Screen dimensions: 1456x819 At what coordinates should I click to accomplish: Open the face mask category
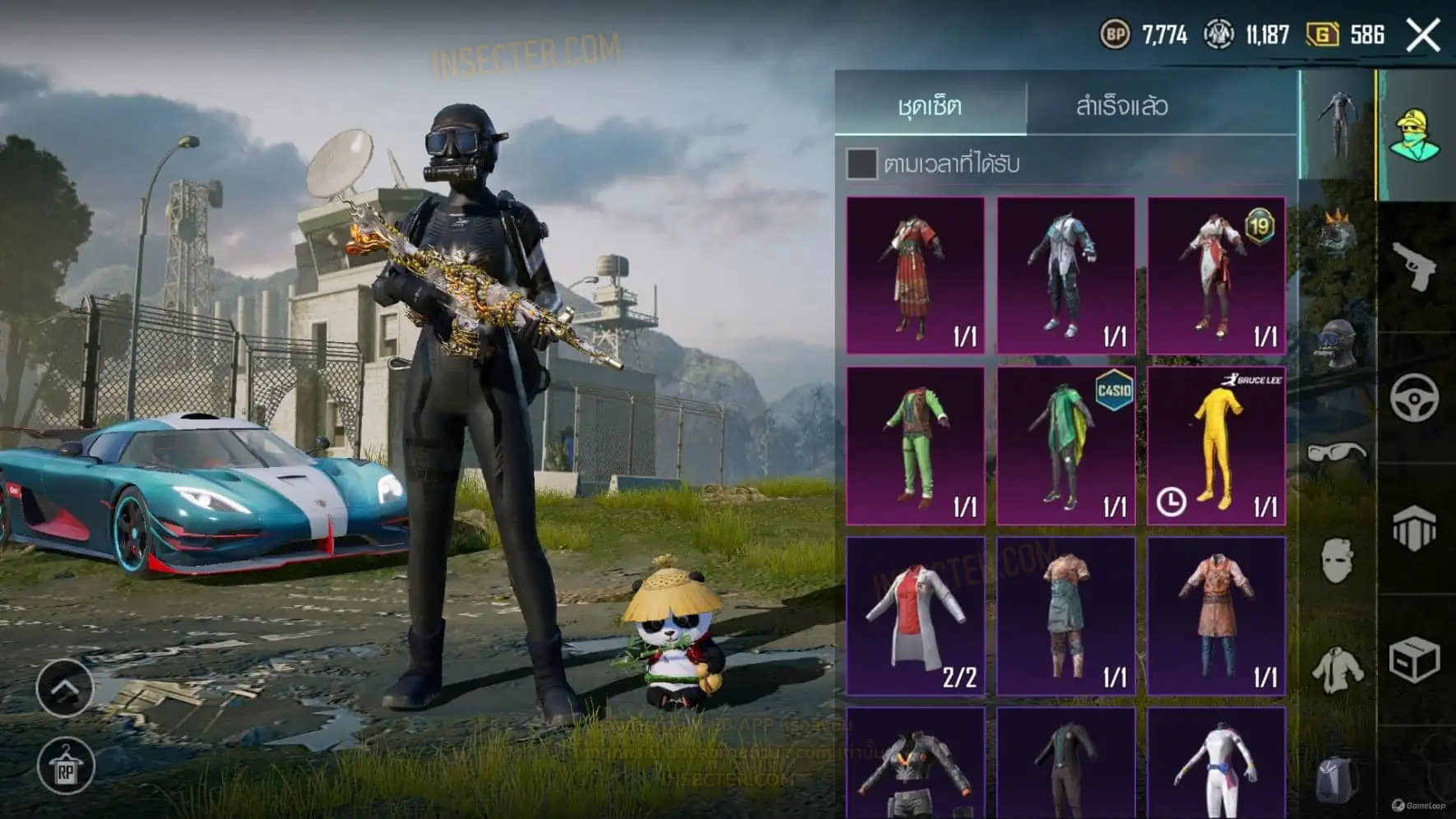tap(1338, 561)
